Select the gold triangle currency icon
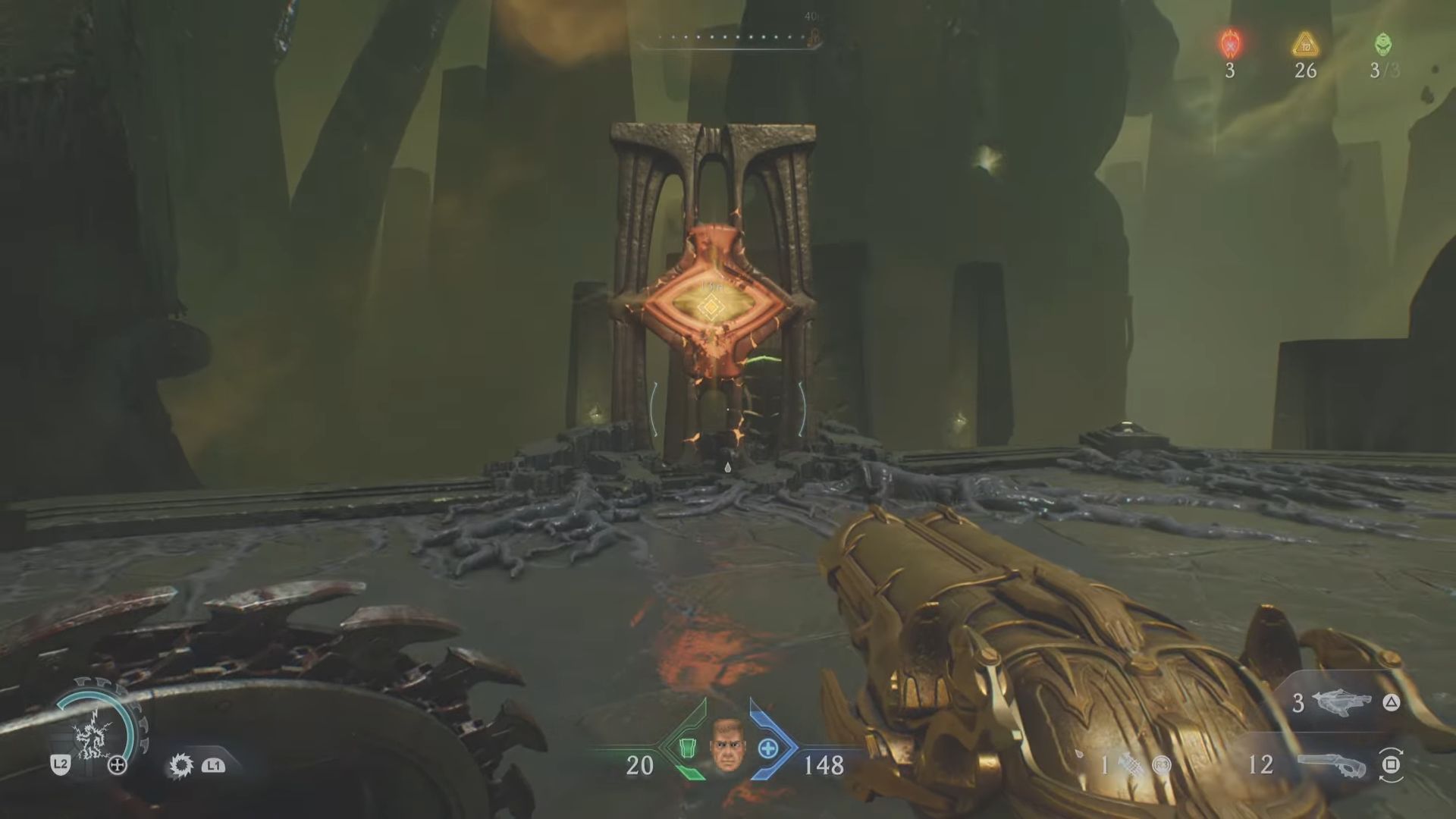The image size is (1456, 819). 1305,45
